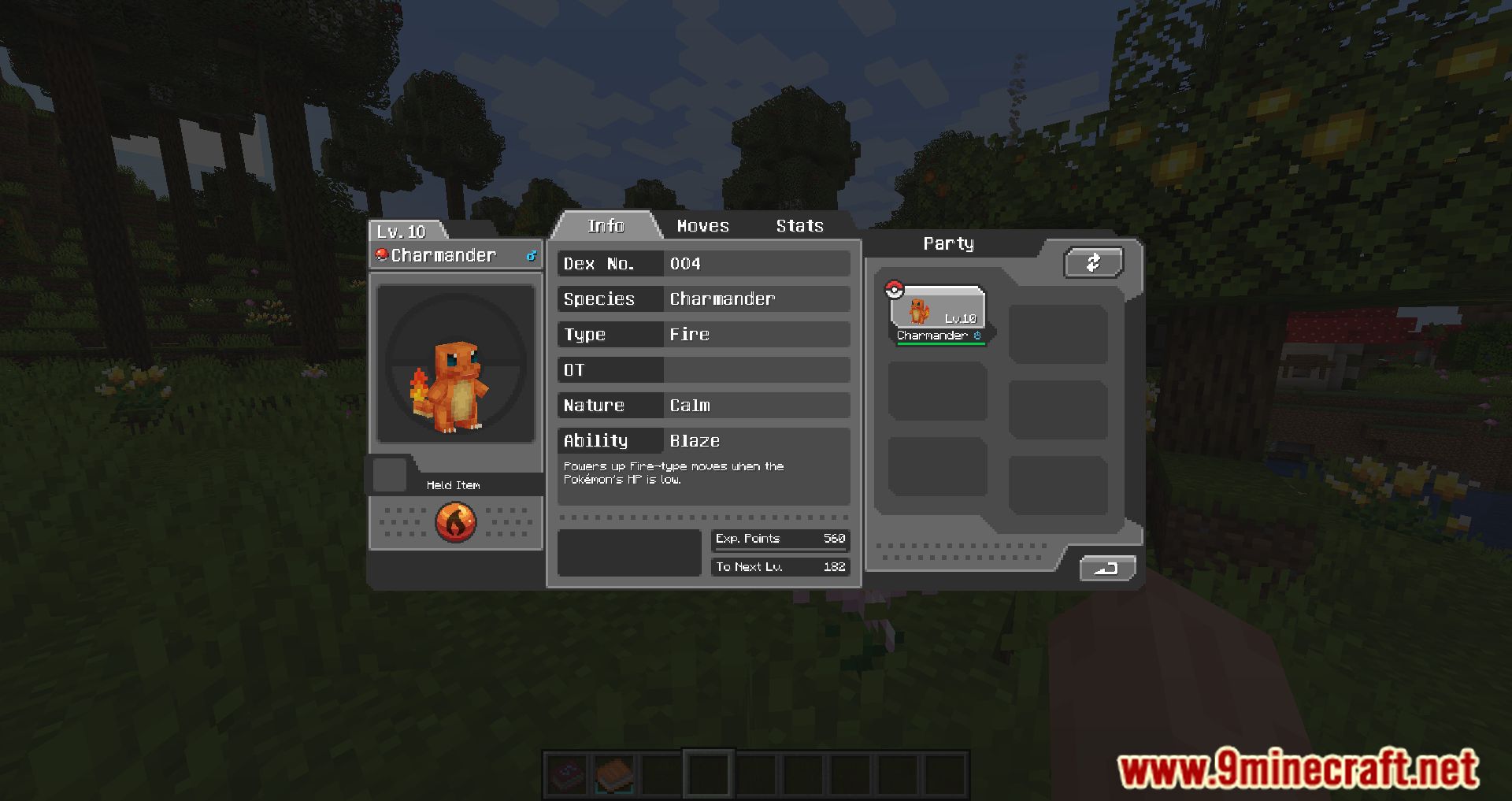Select the red book hotbar slot
The width and height of the screenshot is (1512, 801).
point(567,774)
